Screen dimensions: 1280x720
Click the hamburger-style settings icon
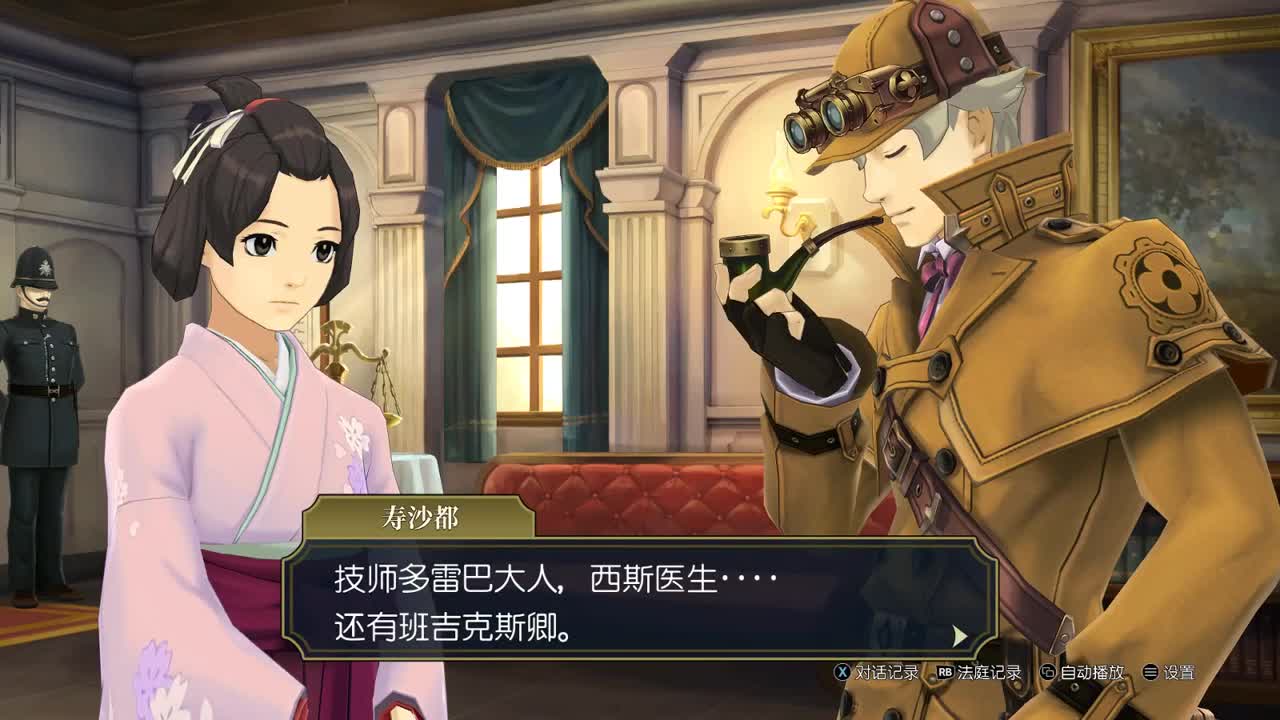(x=1150, y=673)
